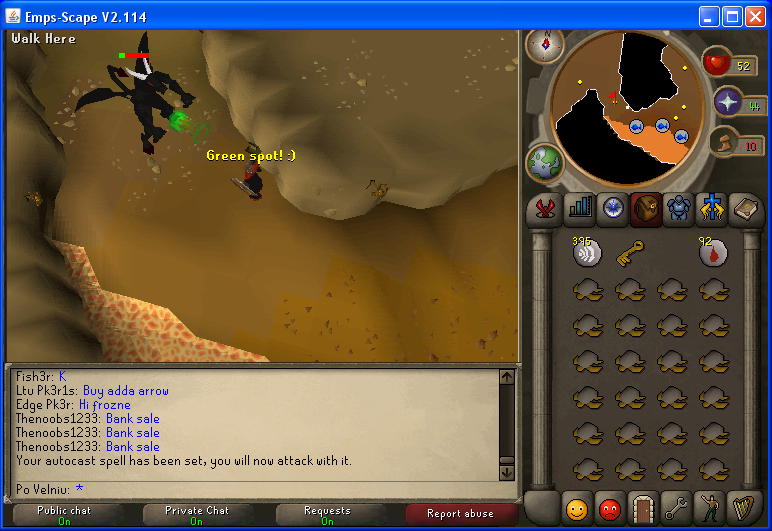Select the air rune stack
Viewport: 772px width, 531px height.
pyautogui.click(x=587, y=252)
